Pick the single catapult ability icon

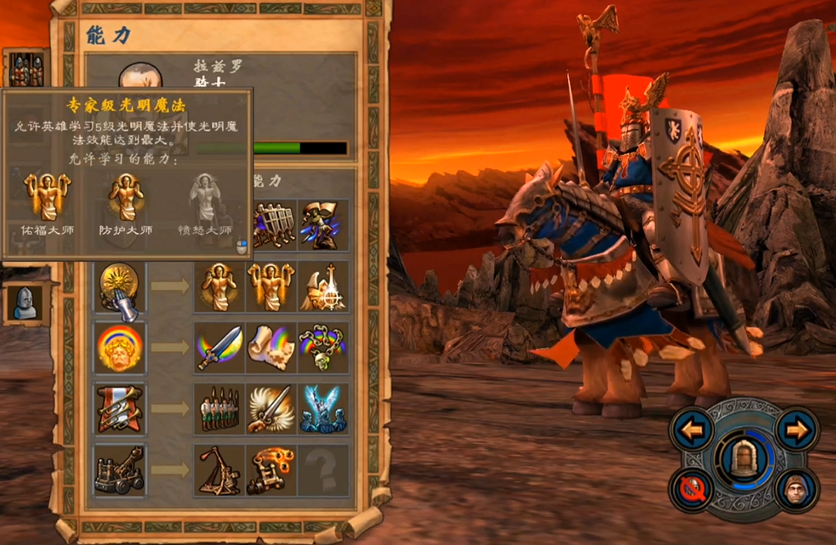point(219,470)
